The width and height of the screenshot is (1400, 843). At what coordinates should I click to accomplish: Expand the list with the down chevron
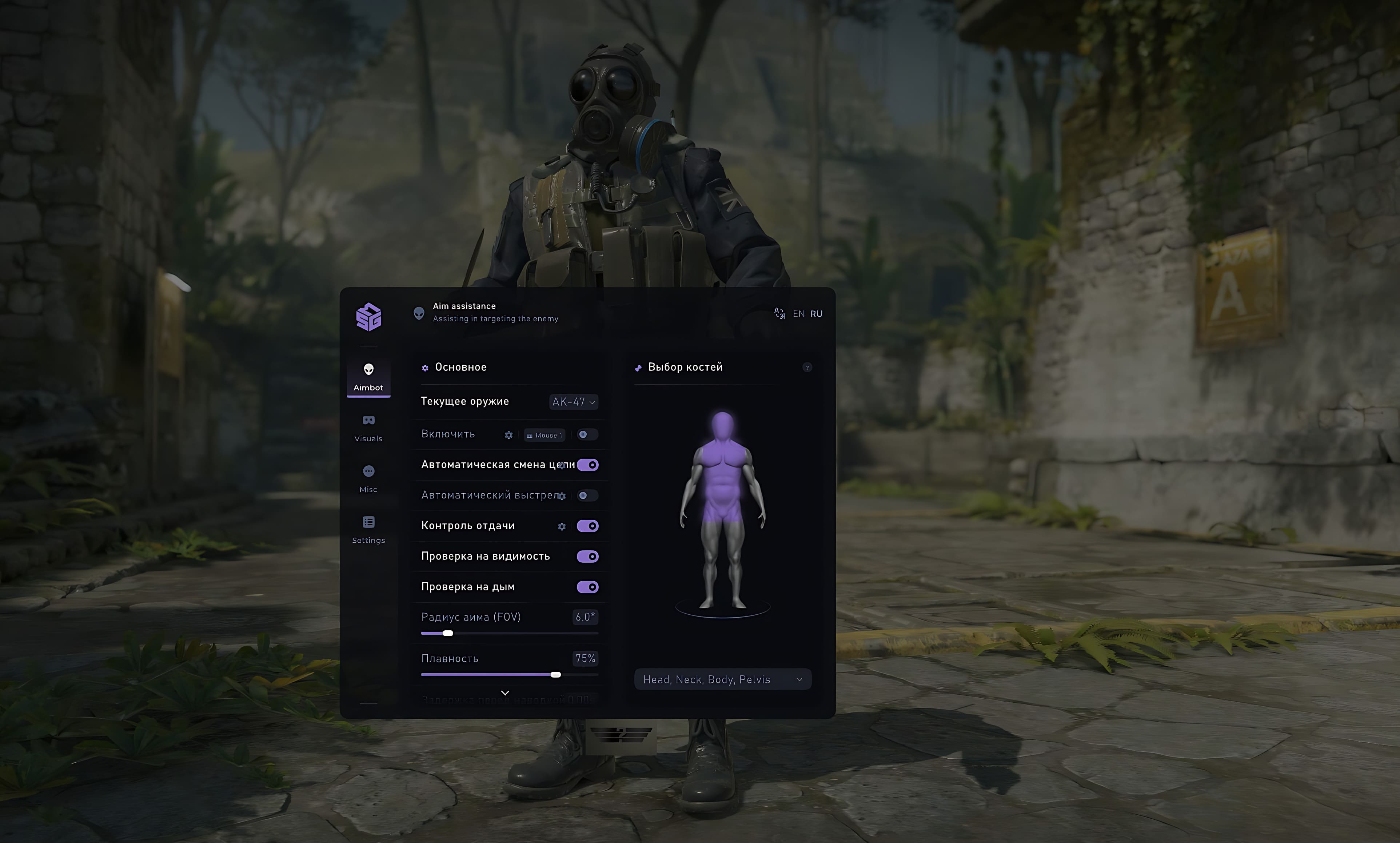pos(505,693)
